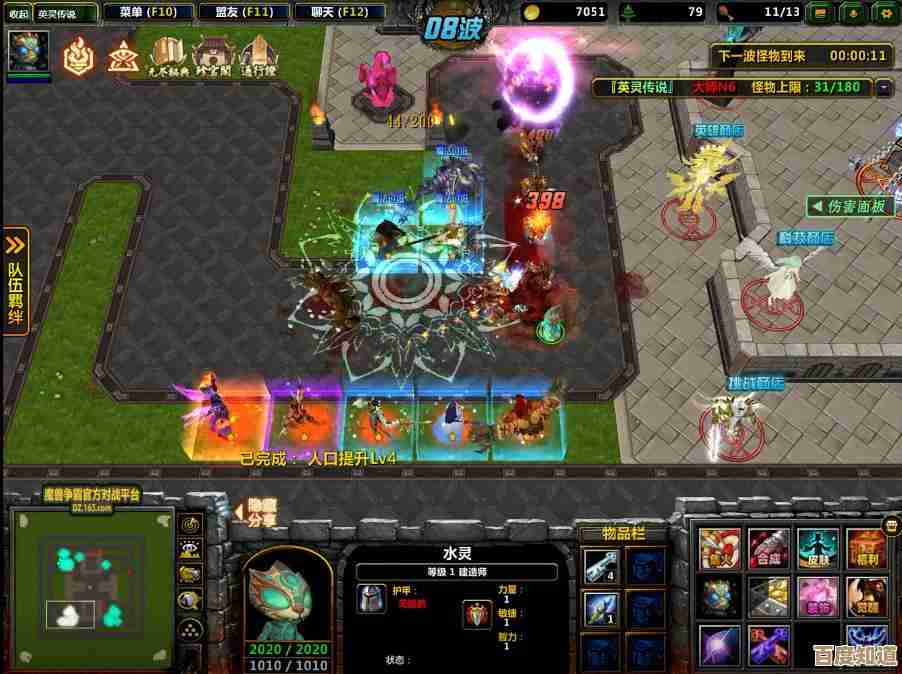Open the 盟友 (F11) allies panel
Screen dimensions: 902x674
[244, 12]
